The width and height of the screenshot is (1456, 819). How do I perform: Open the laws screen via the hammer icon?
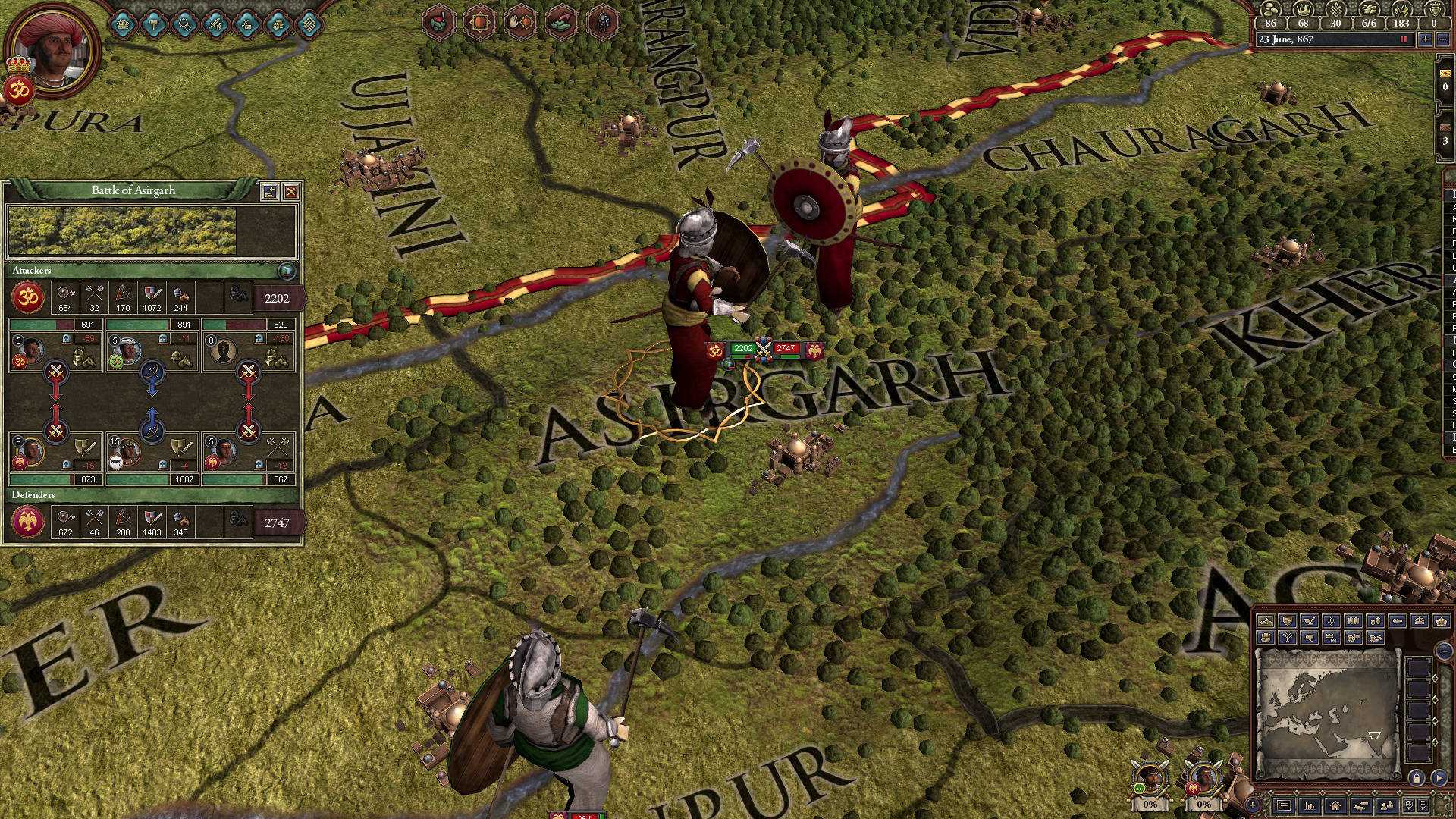pos(155,24)
